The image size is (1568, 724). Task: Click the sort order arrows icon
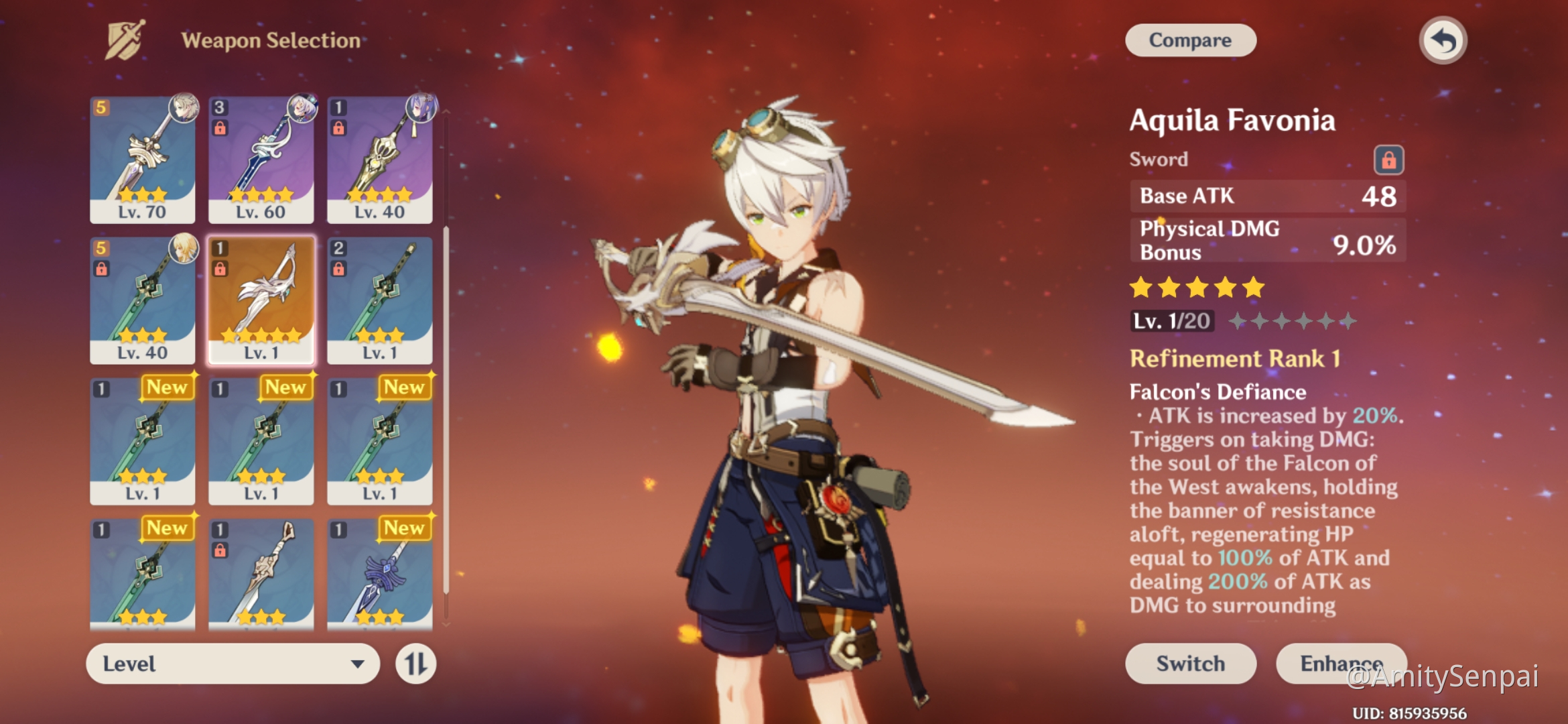pos(415,664)
